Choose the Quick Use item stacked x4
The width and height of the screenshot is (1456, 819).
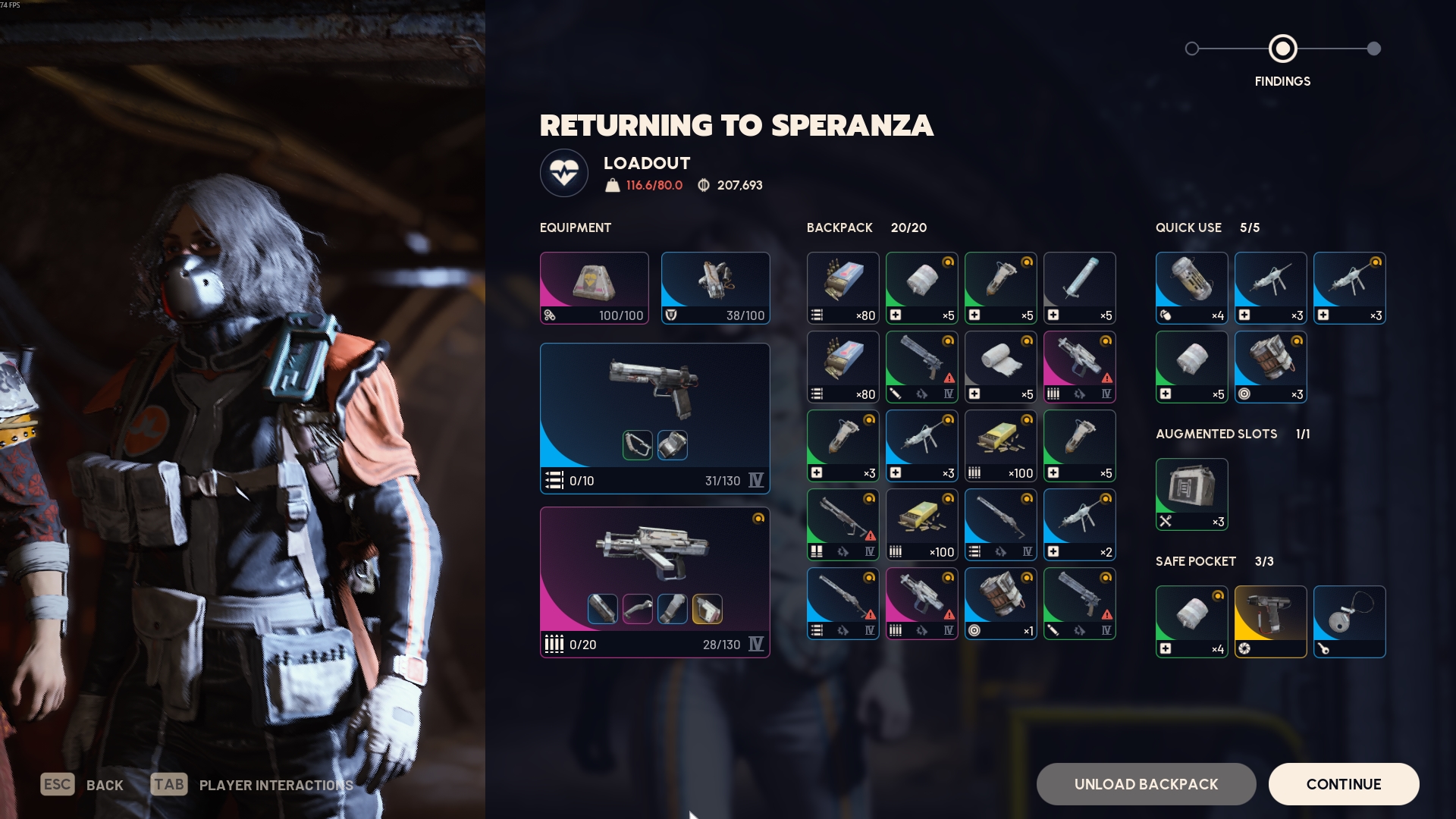(1191, 288)
